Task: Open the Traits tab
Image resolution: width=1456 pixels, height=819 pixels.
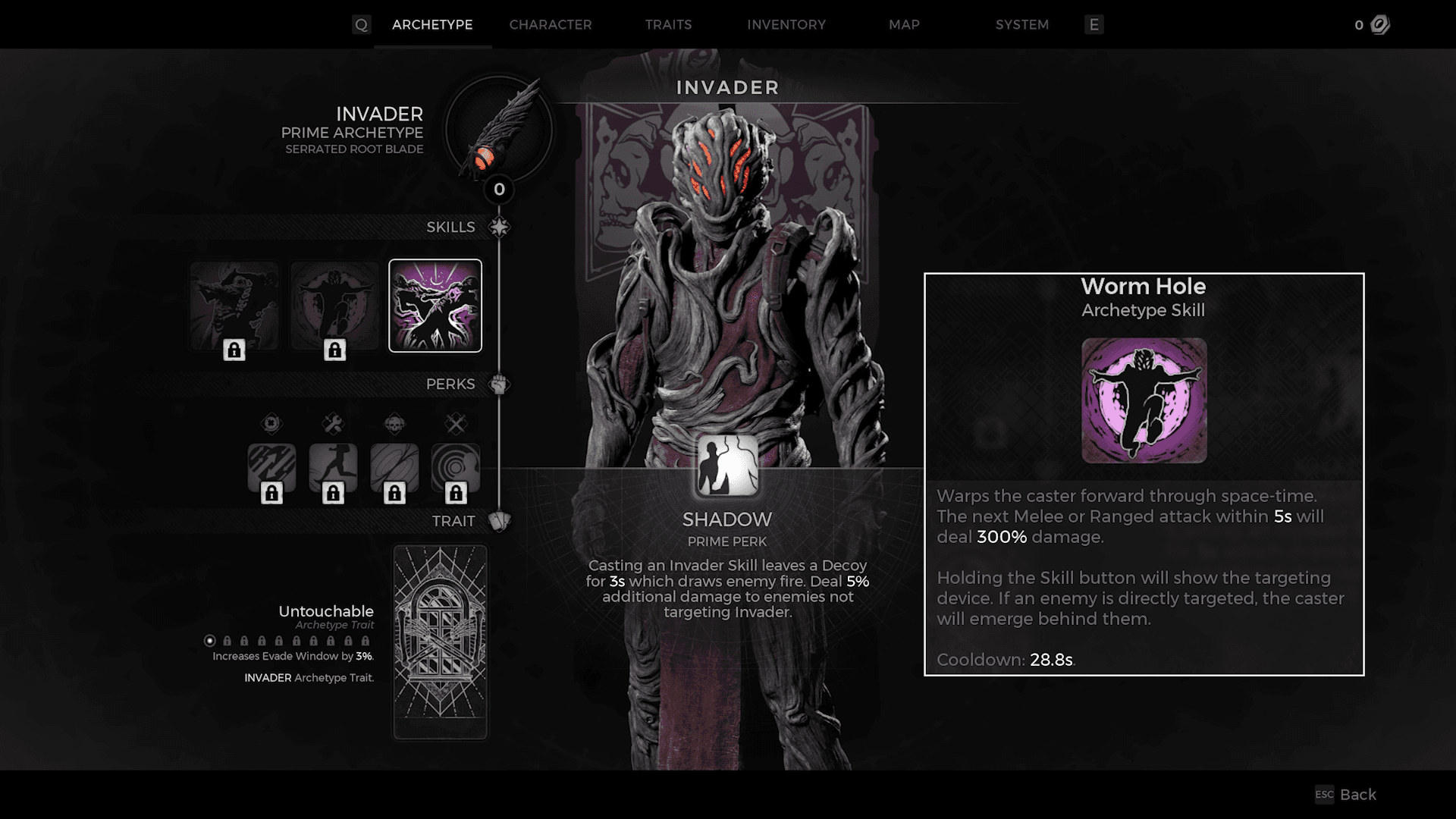Action: (x=668, y=25)
